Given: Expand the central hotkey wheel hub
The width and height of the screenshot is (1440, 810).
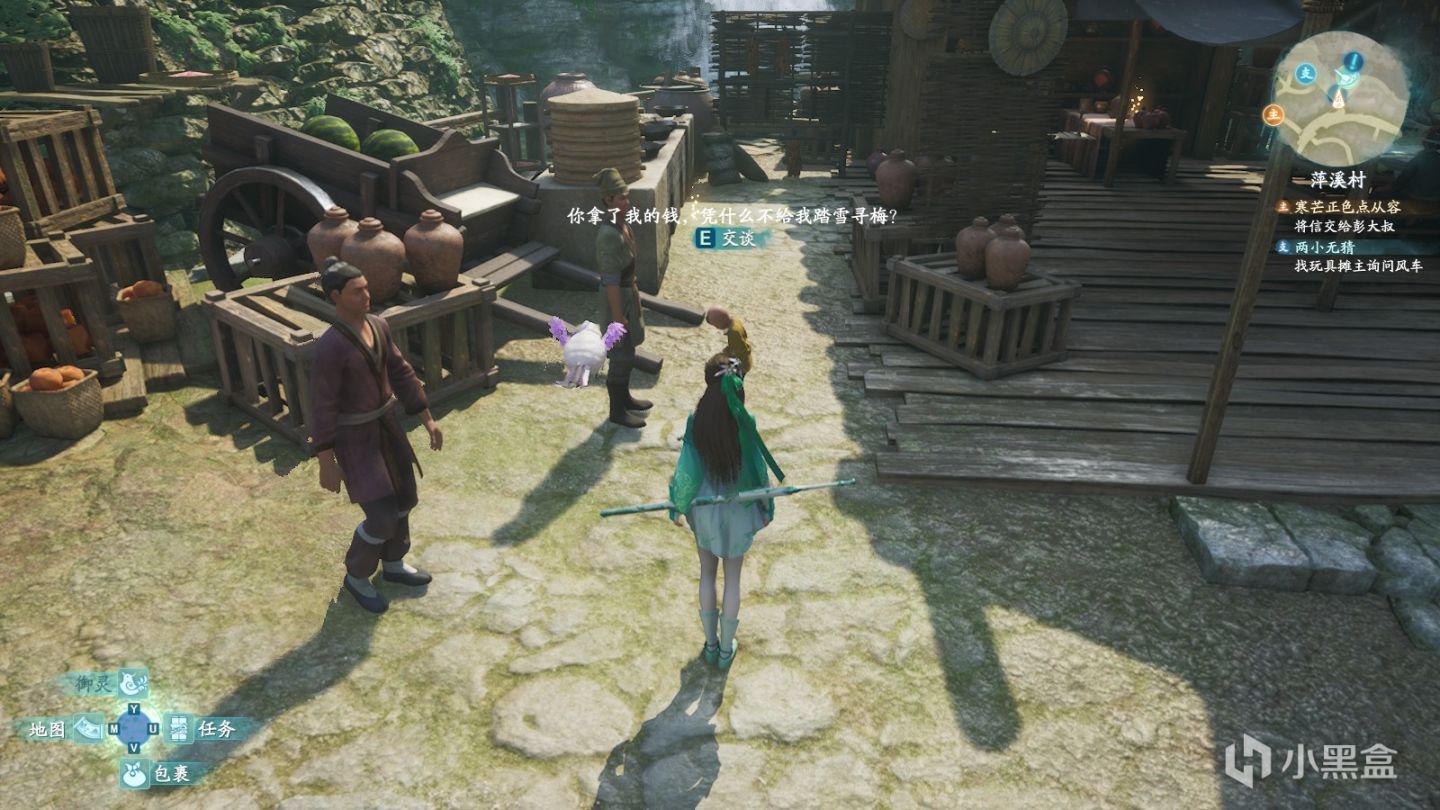Looking at the screenshot, I should pos(134,727).
